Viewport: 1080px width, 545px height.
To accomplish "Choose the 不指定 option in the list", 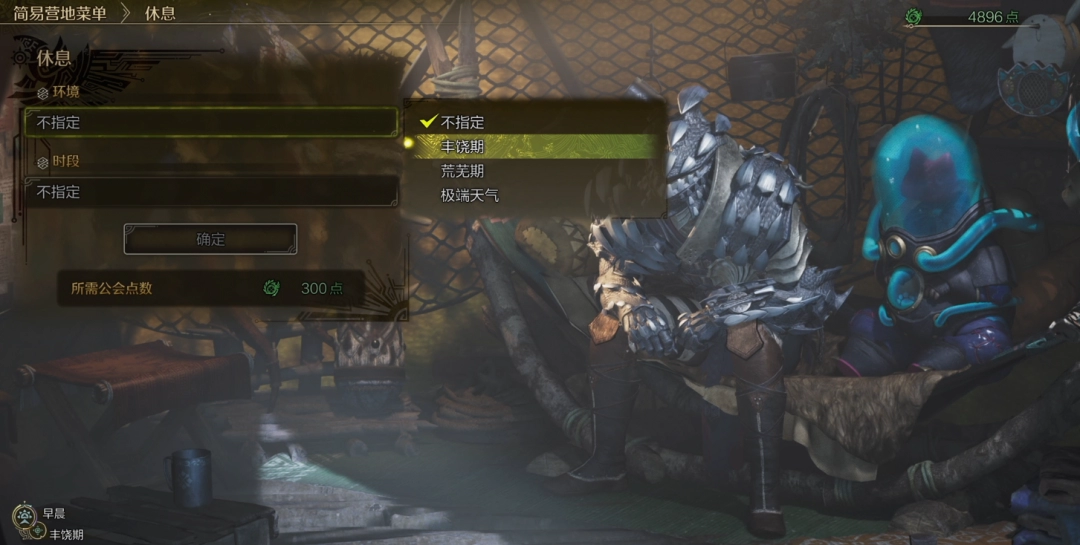I will (x=462, y=123).
